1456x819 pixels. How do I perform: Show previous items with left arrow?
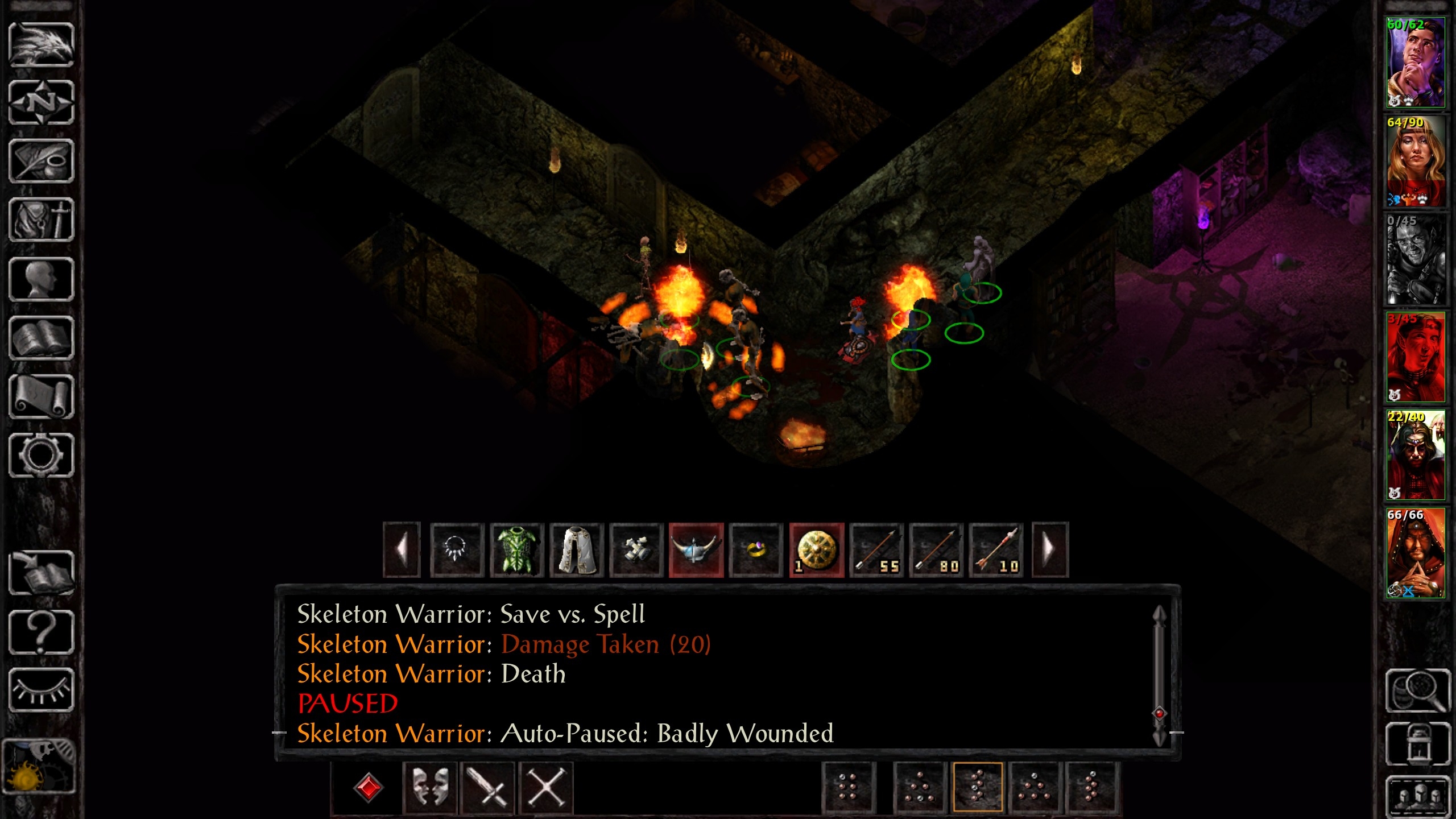pos(402,550)
